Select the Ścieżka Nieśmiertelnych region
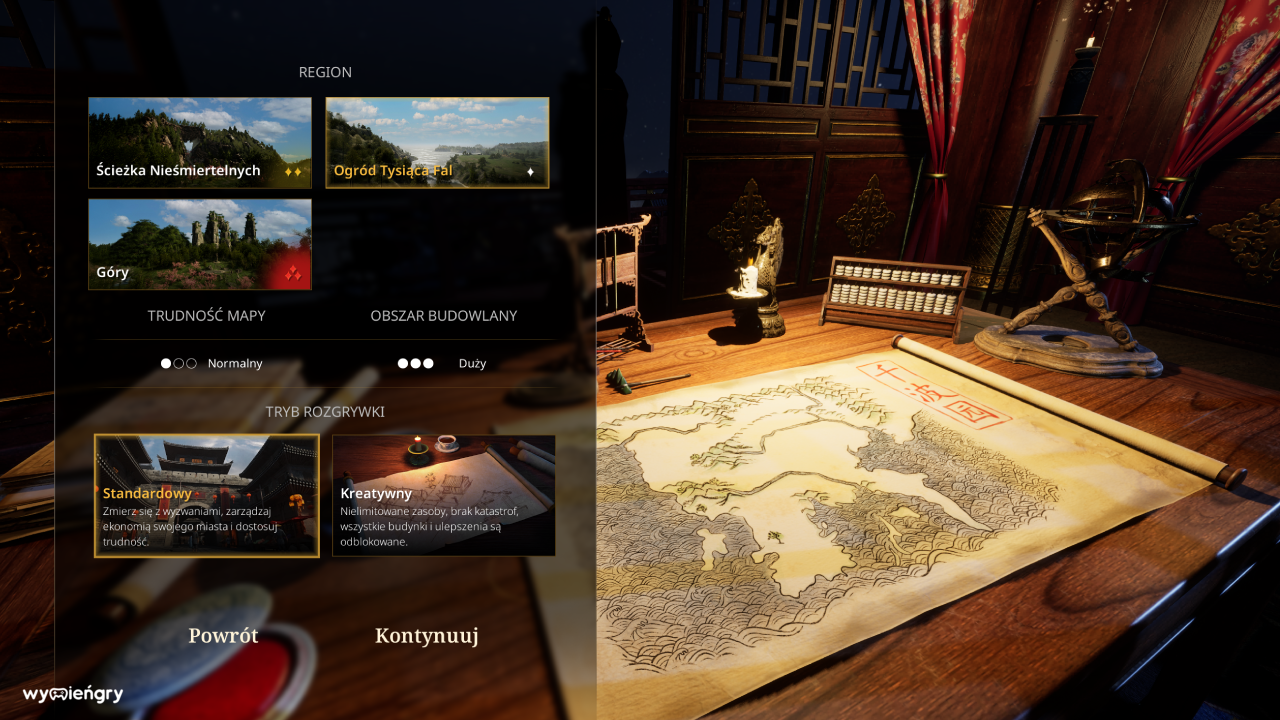1280x720 pixels. pos(200,142)
